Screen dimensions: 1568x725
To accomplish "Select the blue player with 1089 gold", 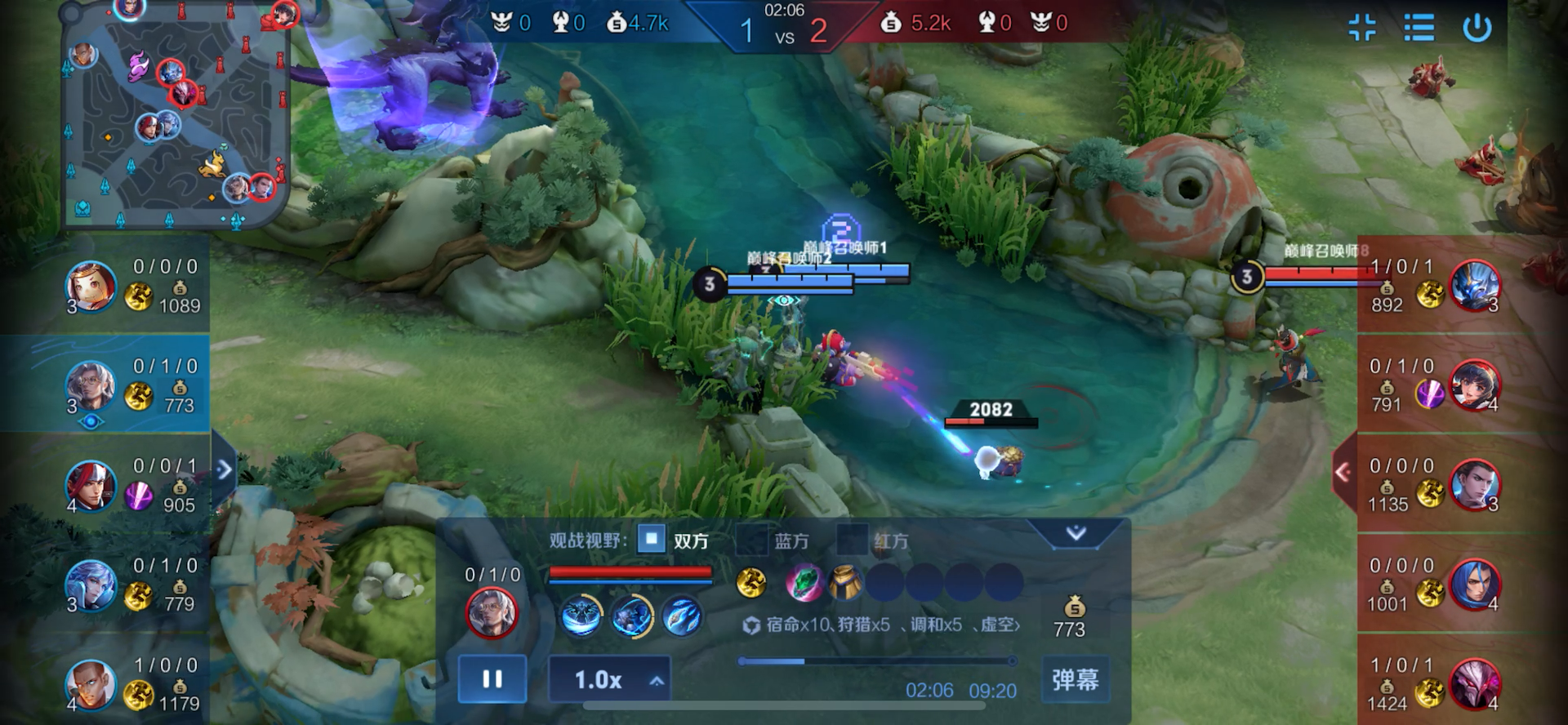I will click(91, 287).
